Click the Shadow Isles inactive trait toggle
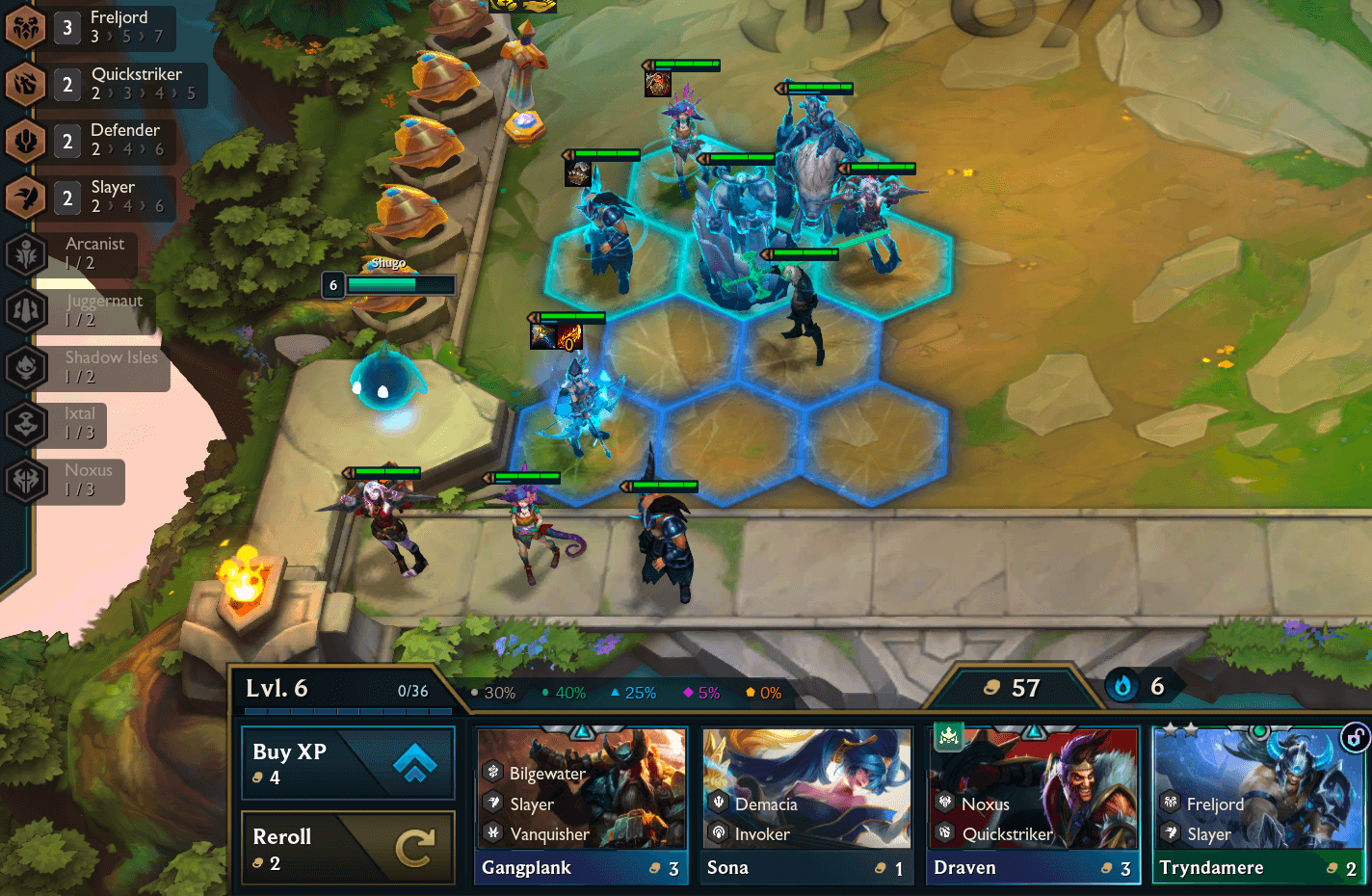This screenshot has height=896, width=1372. pos(26,368)
